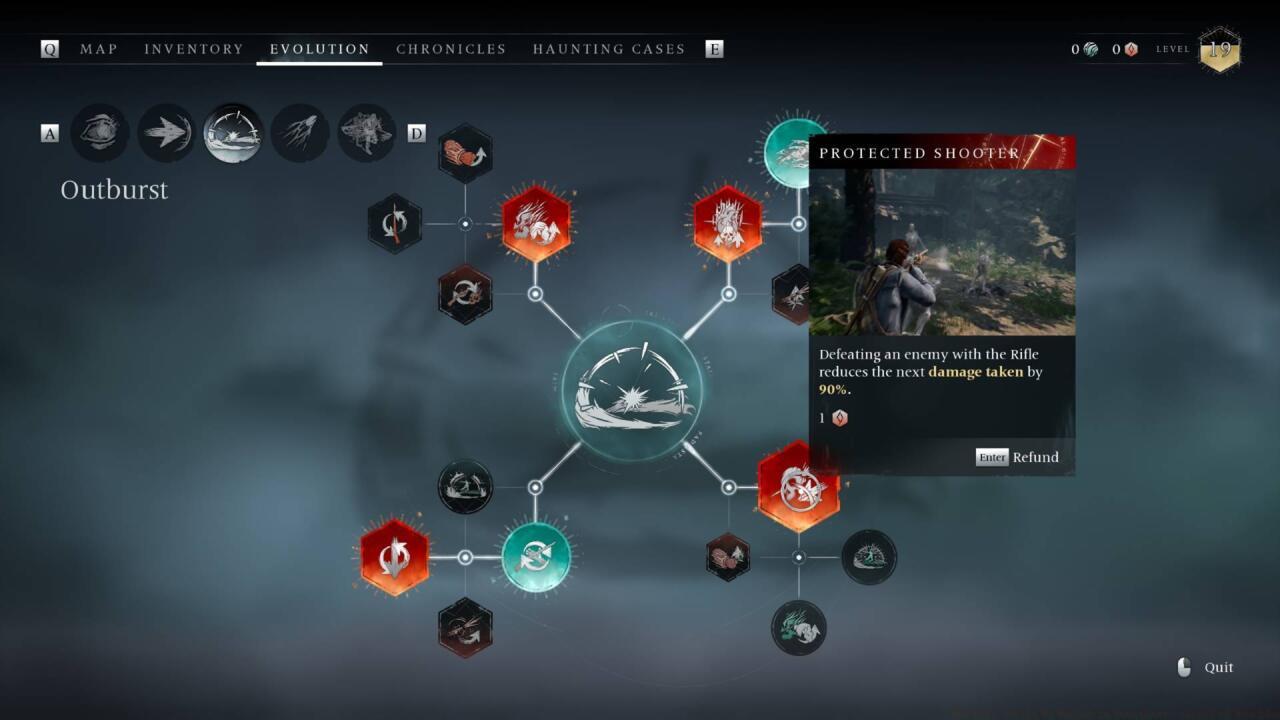Refund the Protected Shooter skill
This screenshot has width=1280, height=720.
click(1018, 457)
